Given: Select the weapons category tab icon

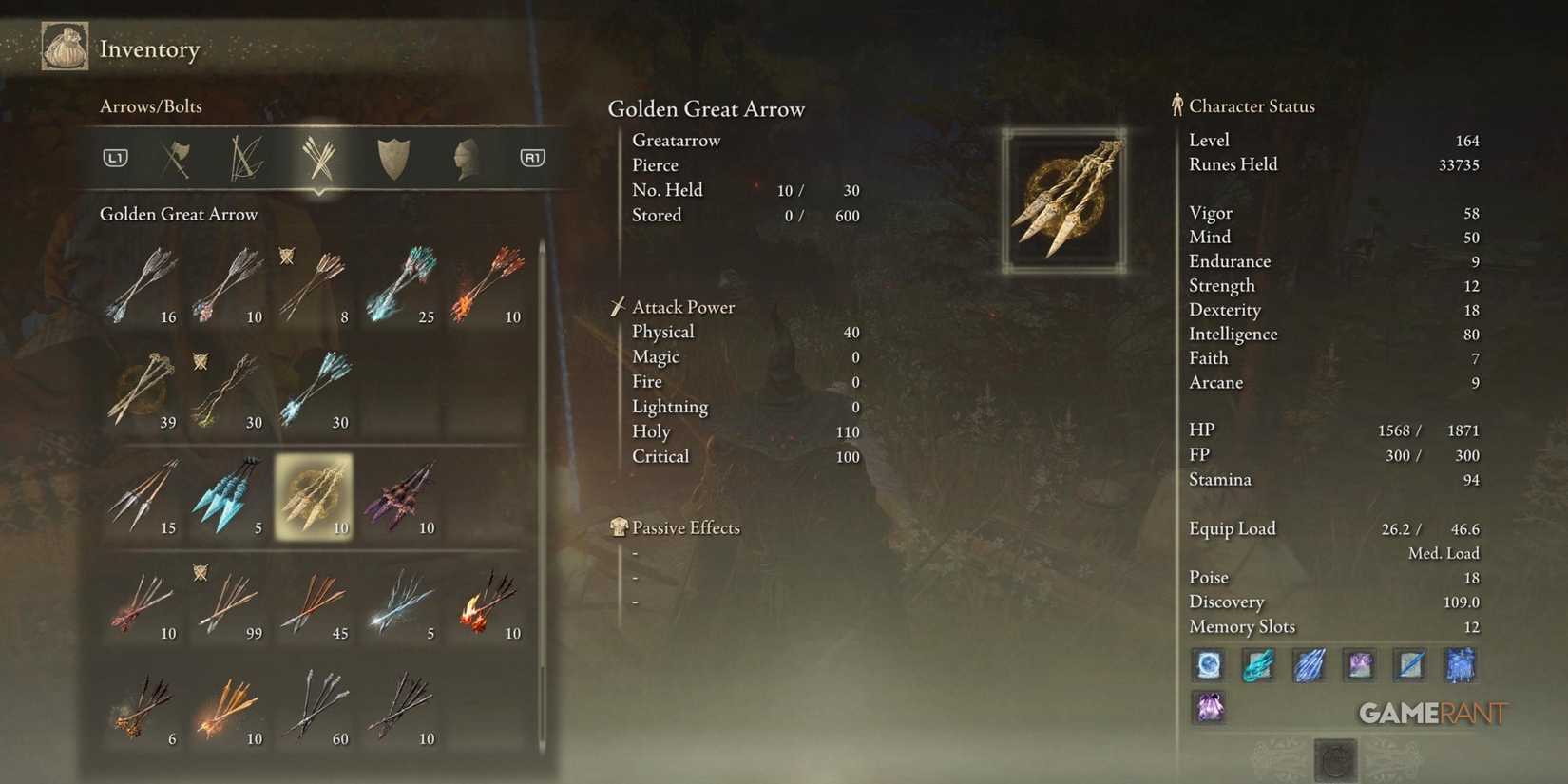Looking at the screenshot, I should (176, 158).
